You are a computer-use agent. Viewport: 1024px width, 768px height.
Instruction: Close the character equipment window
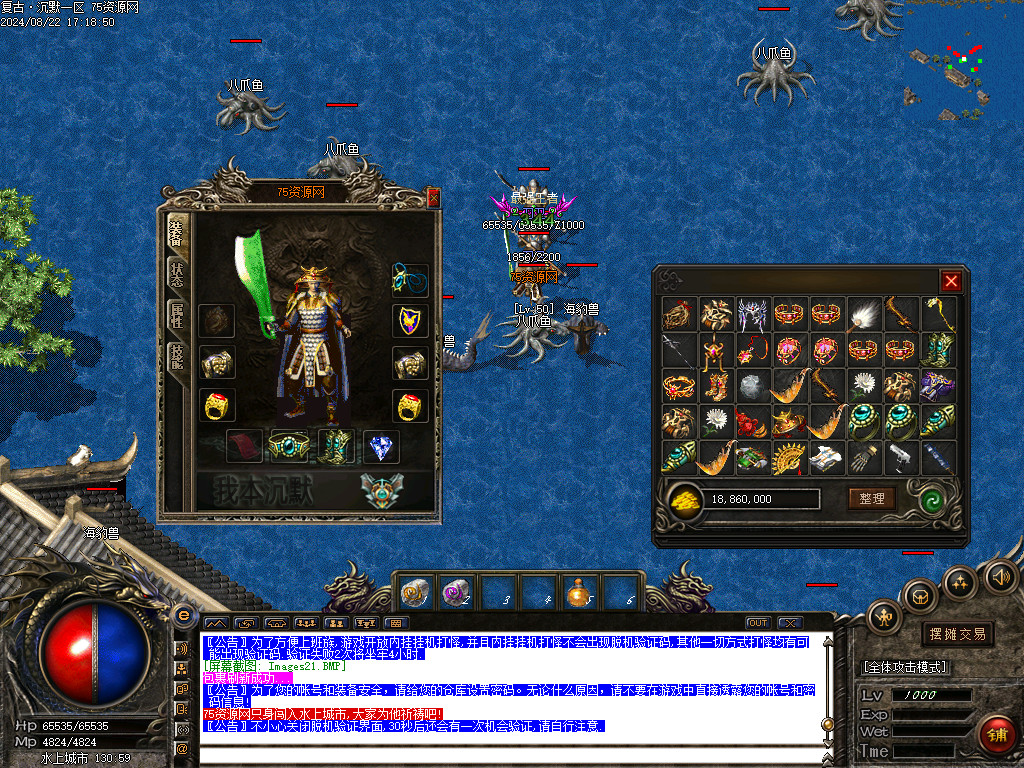(x=433, y=198)
